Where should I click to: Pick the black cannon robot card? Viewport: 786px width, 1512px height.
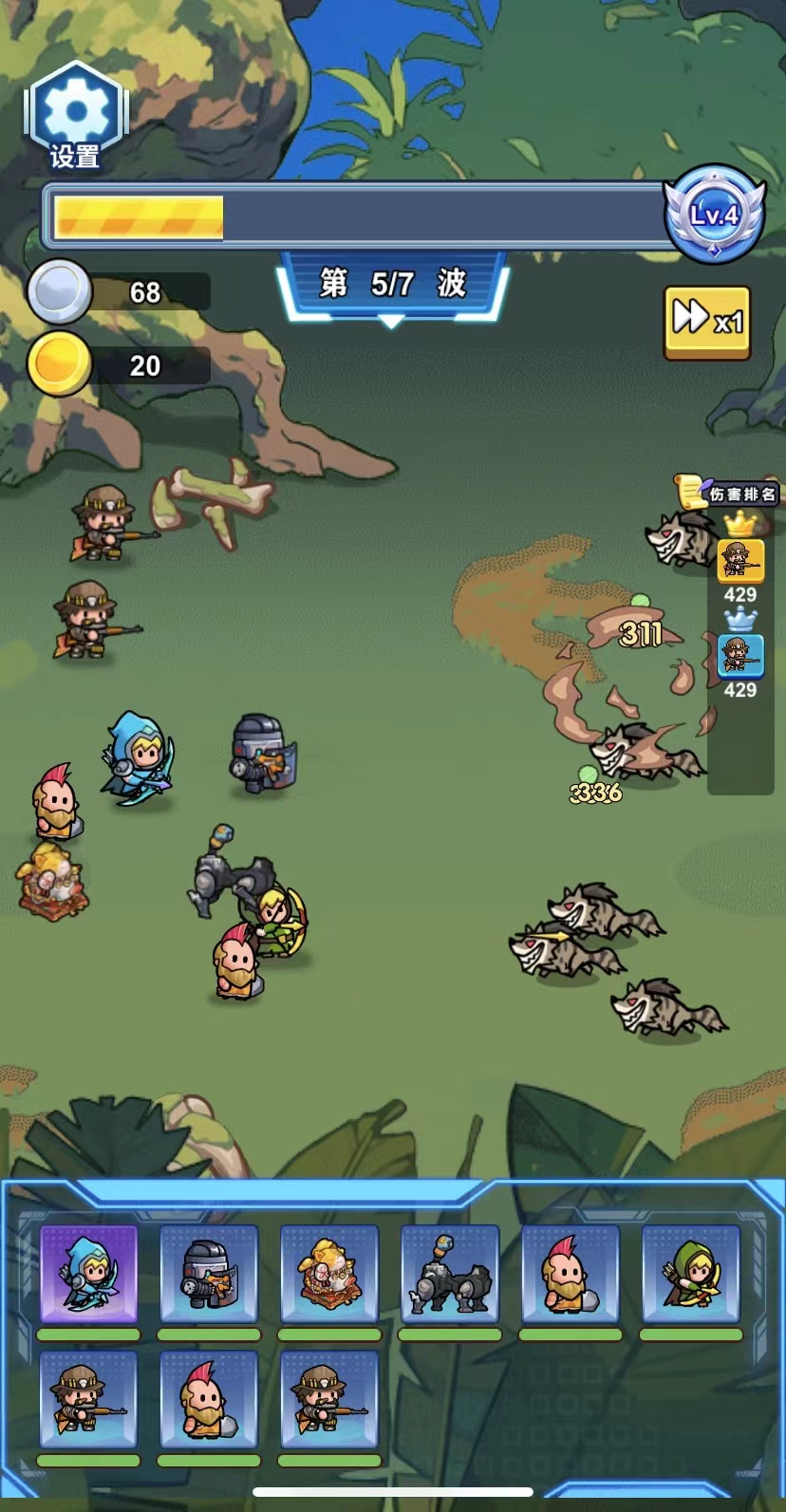click(450, 1273)
